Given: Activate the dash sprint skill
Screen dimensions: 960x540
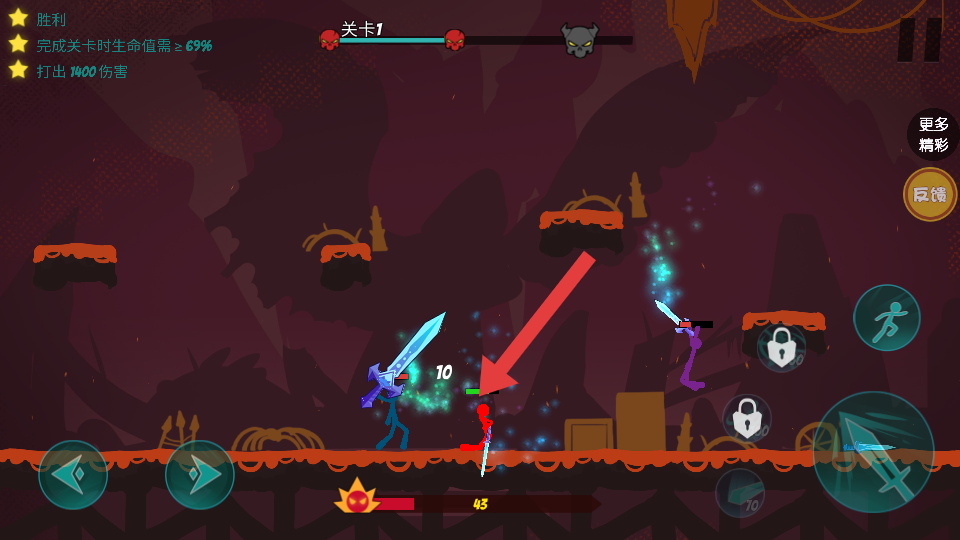Looking at the screenshot, I should [x=886, y=318].
